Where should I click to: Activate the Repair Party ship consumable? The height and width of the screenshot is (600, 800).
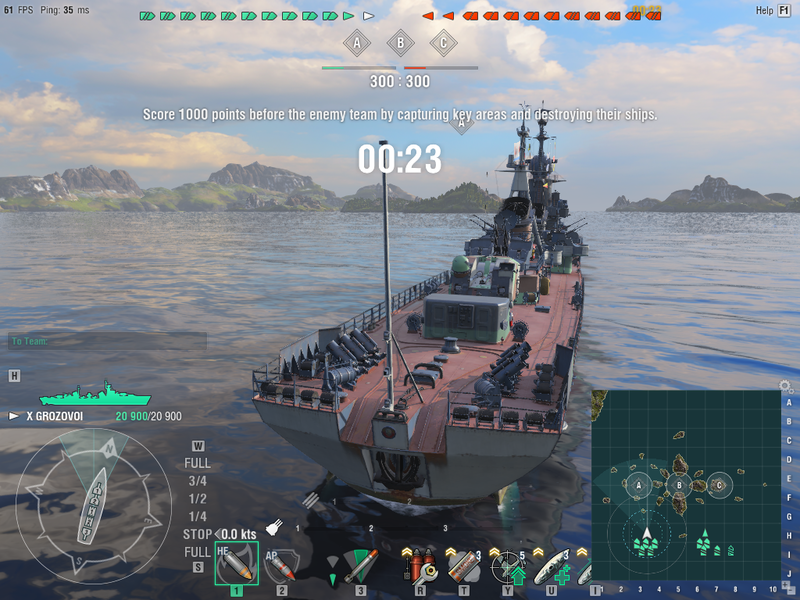coord(550,567)
